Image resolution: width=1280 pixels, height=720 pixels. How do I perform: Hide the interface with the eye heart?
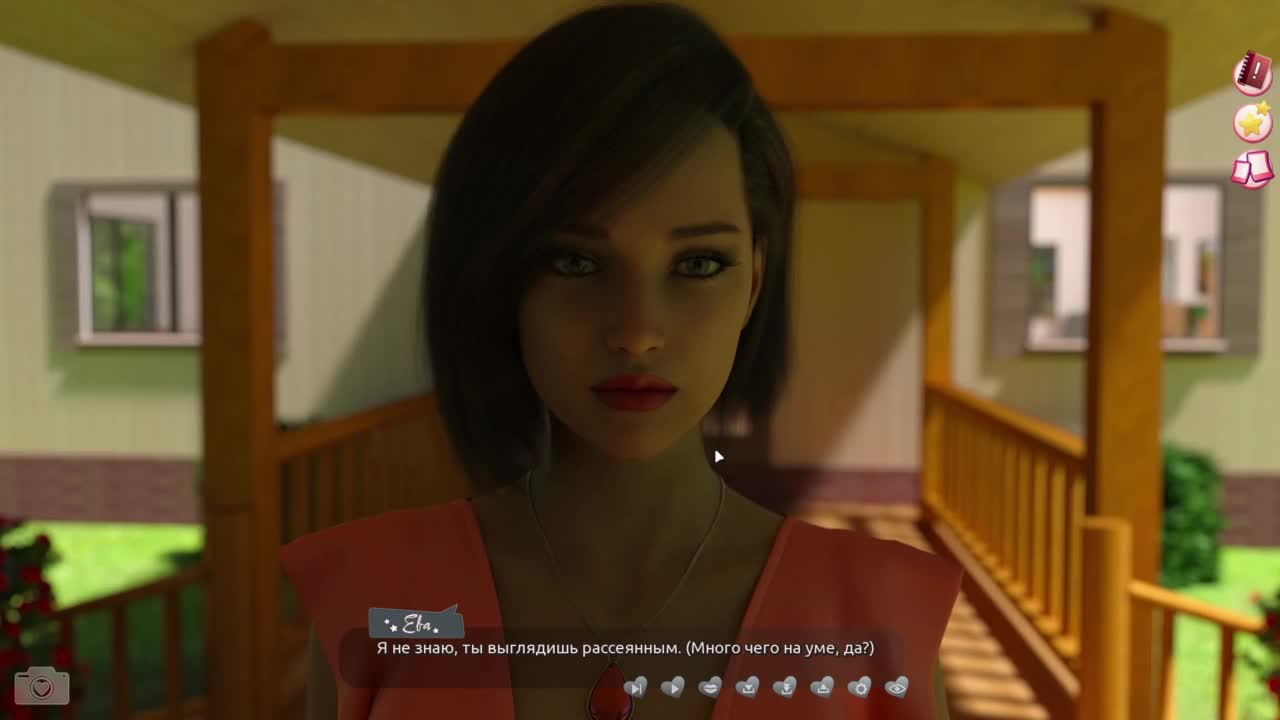[x=897, y=687]
